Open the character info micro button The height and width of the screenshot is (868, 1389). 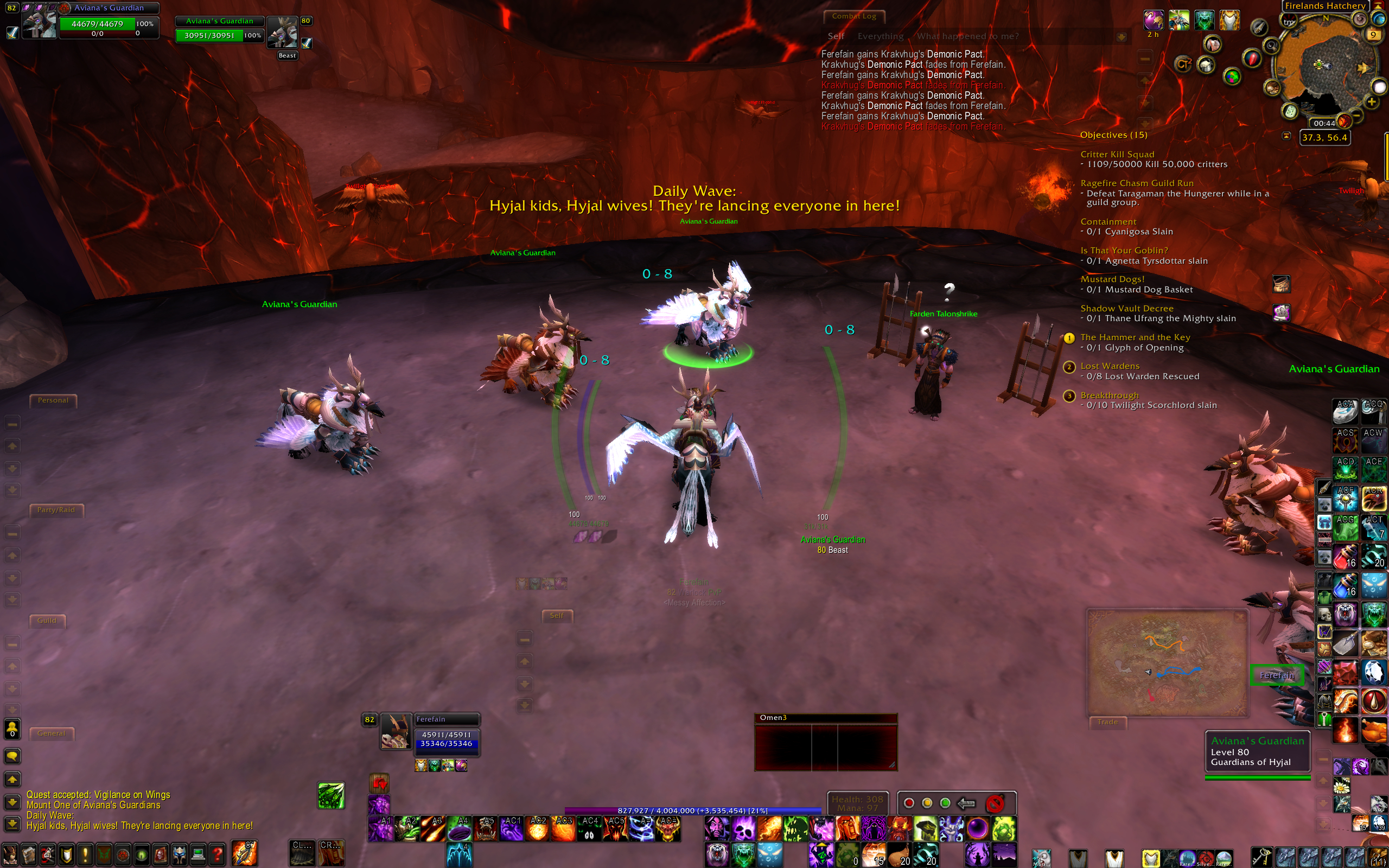pos(10,856)
